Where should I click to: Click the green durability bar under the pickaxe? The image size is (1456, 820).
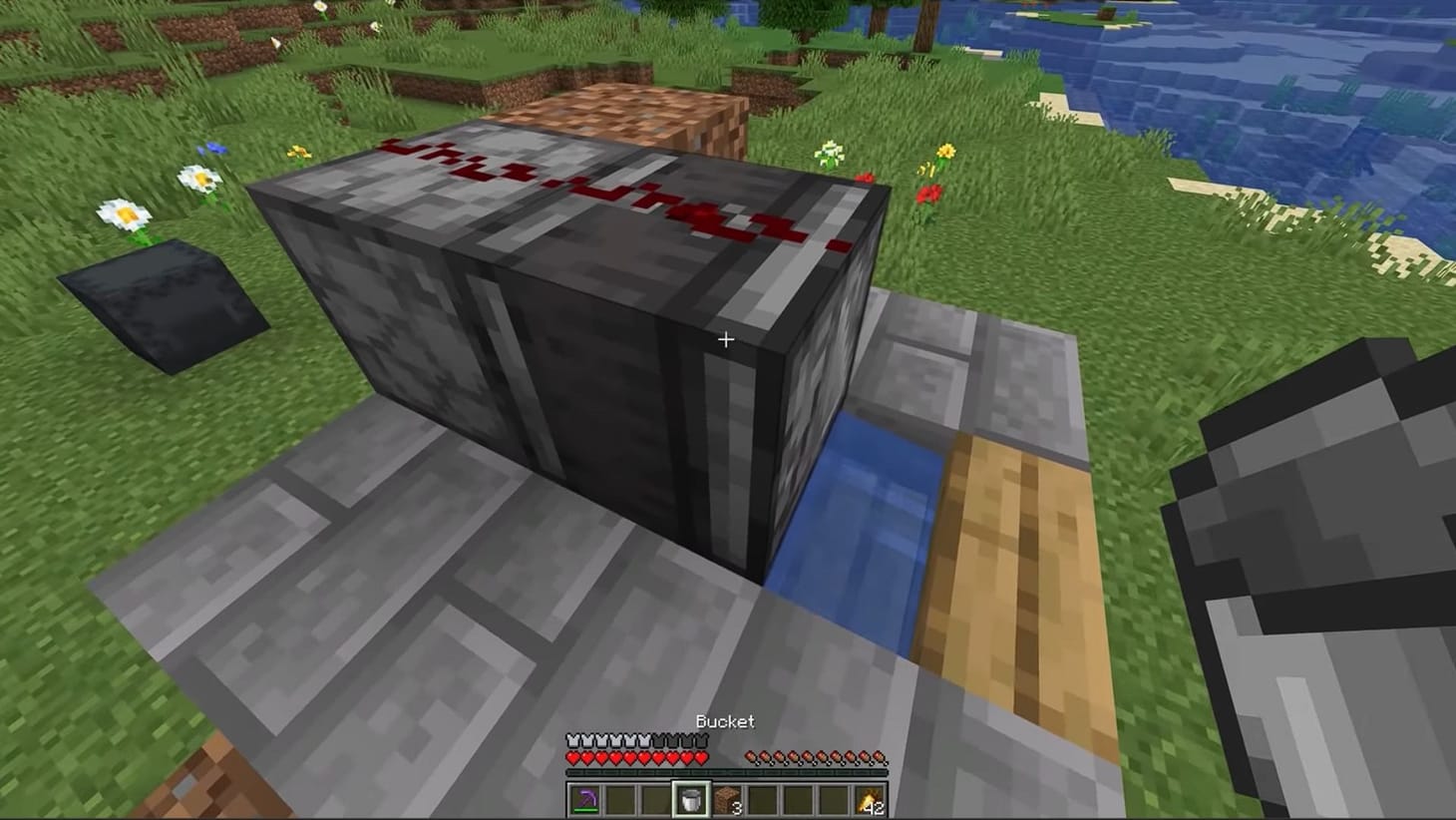[587, 810]
